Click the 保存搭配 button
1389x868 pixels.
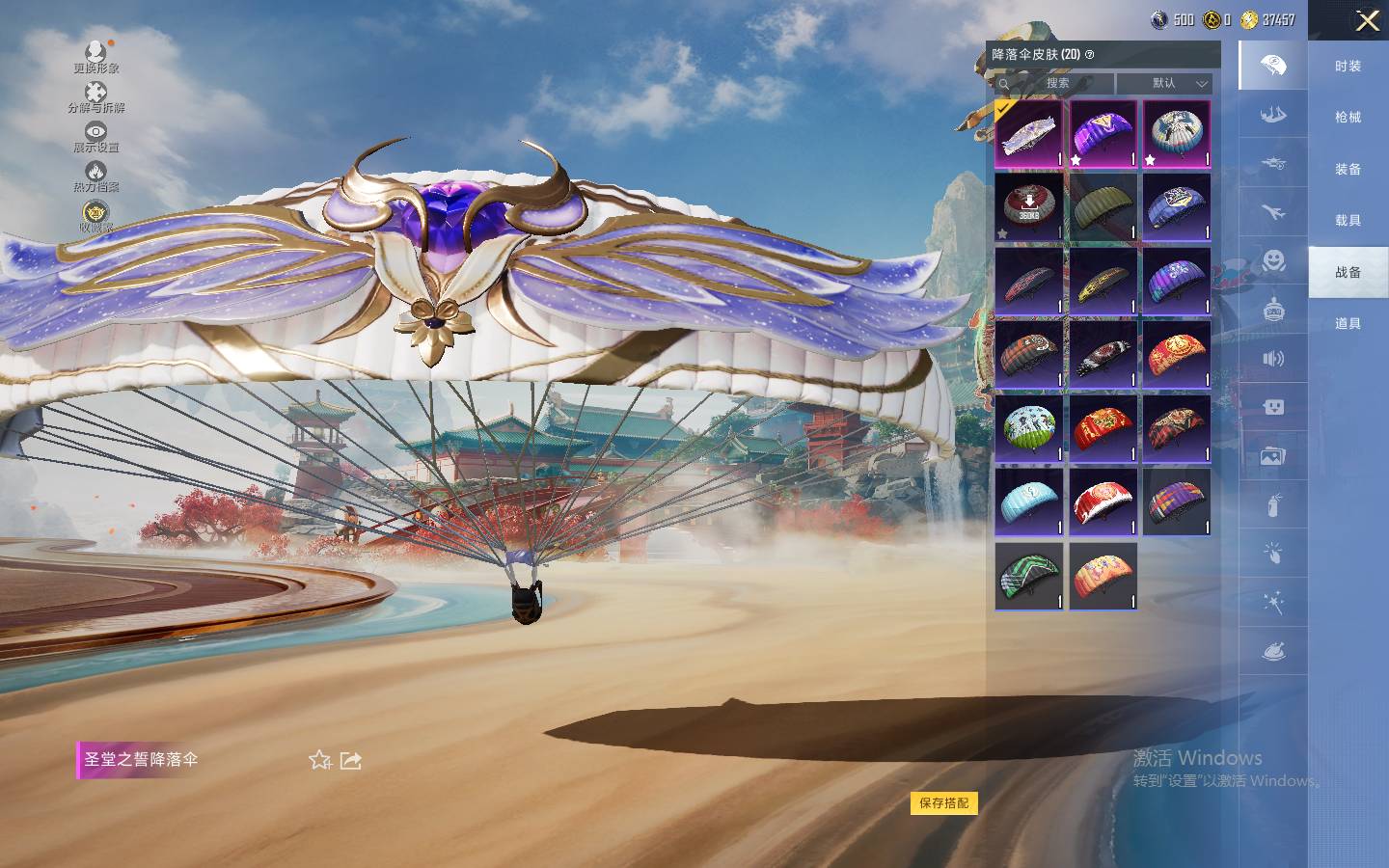pyautogui.click(x=943, y=802)
